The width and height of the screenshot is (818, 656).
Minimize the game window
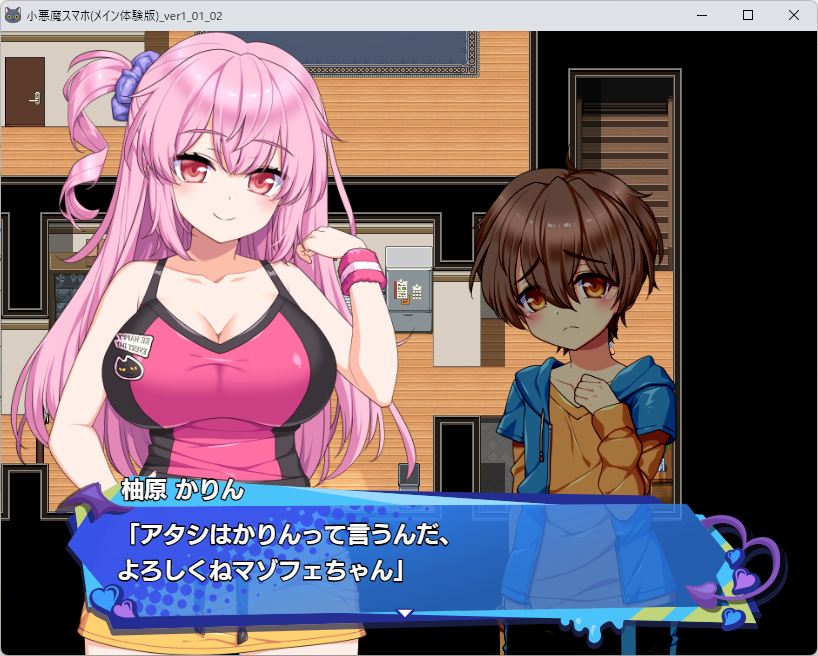pyautogui.click(x=701, y=15)
